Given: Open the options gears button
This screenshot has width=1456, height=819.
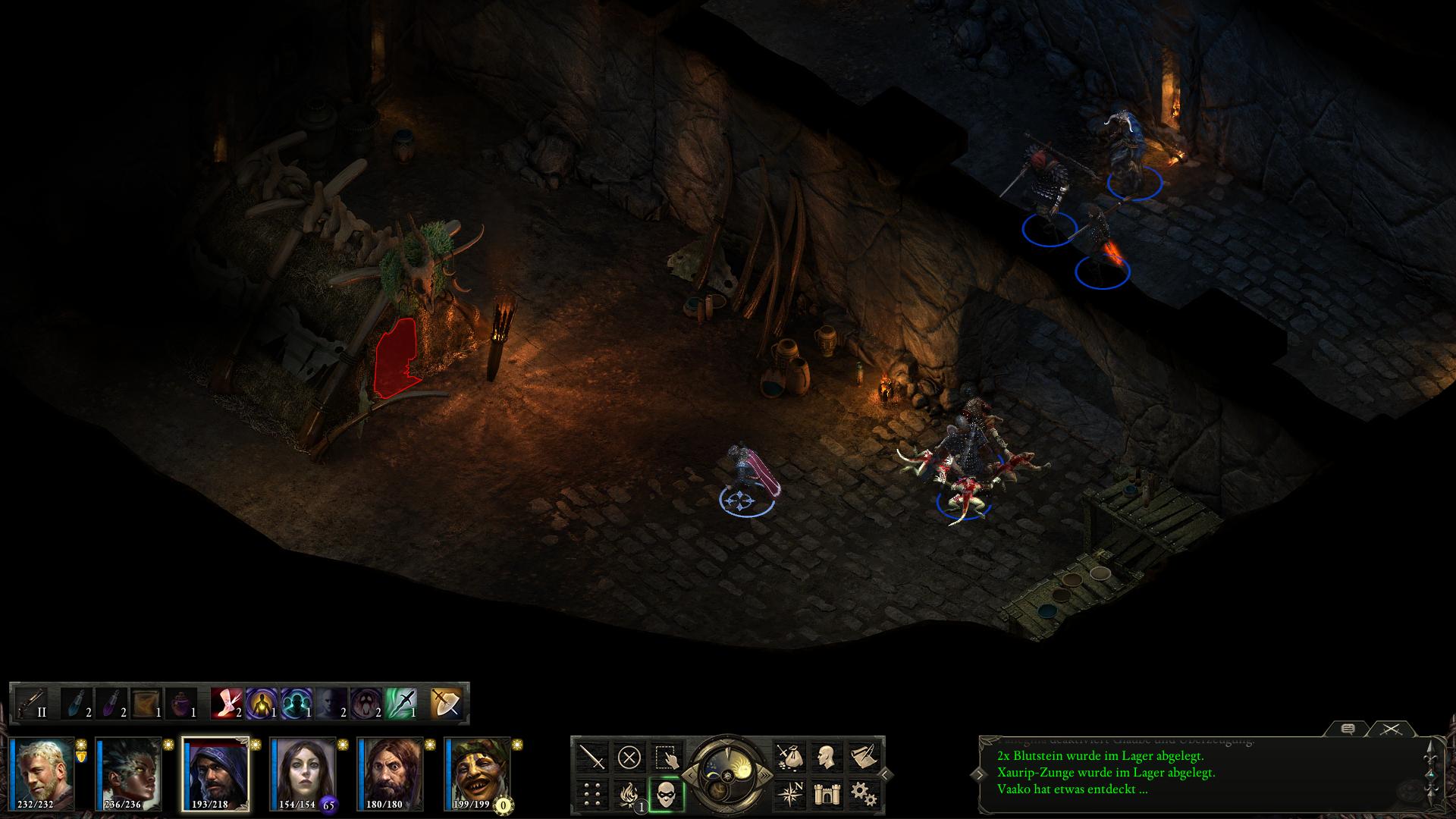Looking at the screenshot, I should pyautogui.click(x=864, y=794).
